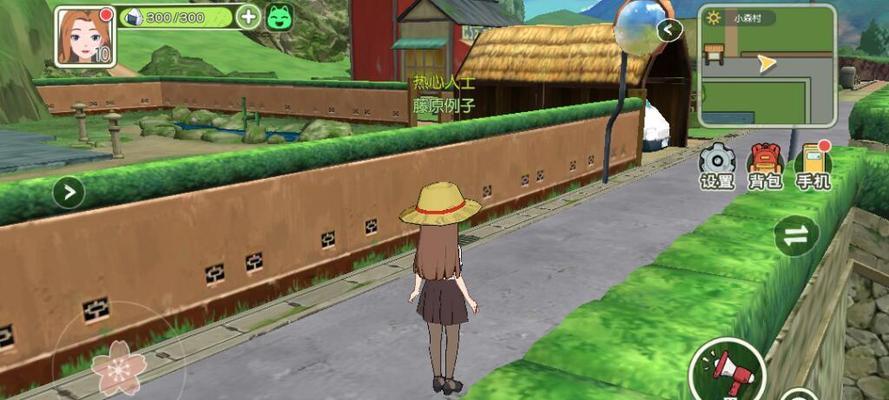Add energy with the green plus button
This screenshot has height=400, width=889.
[x=249, y=17]
